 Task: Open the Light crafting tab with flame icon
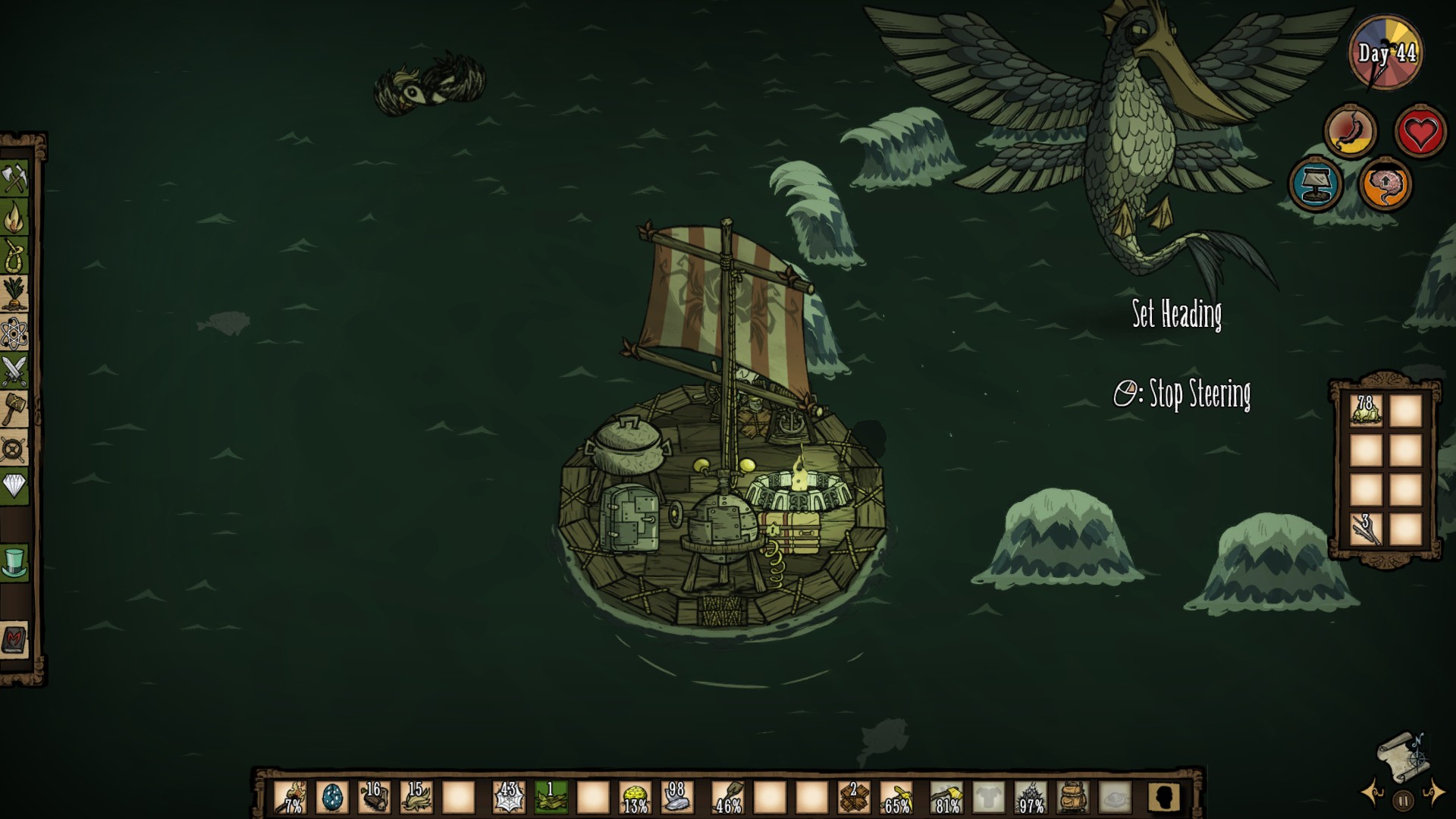14,218
